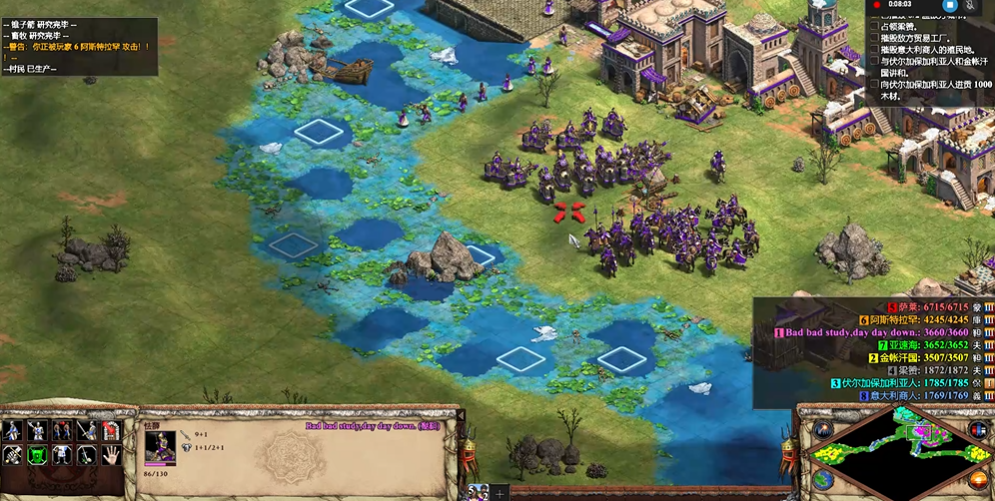Activate the flare signal button beside minimap
Screen dimensions: 995x501
click(x=822, y=431)
